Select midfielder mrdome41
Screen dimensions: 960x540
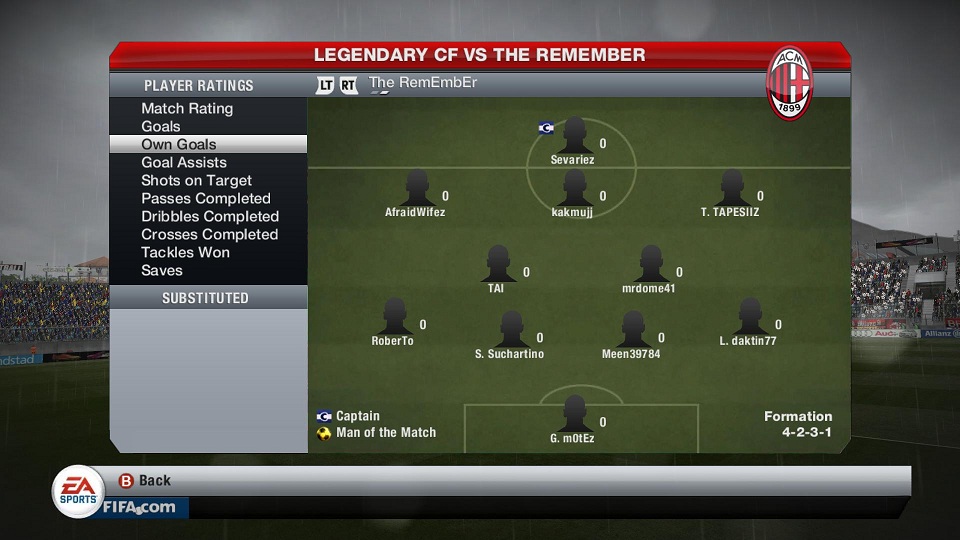pyautogui.click(x=650, y=264)
